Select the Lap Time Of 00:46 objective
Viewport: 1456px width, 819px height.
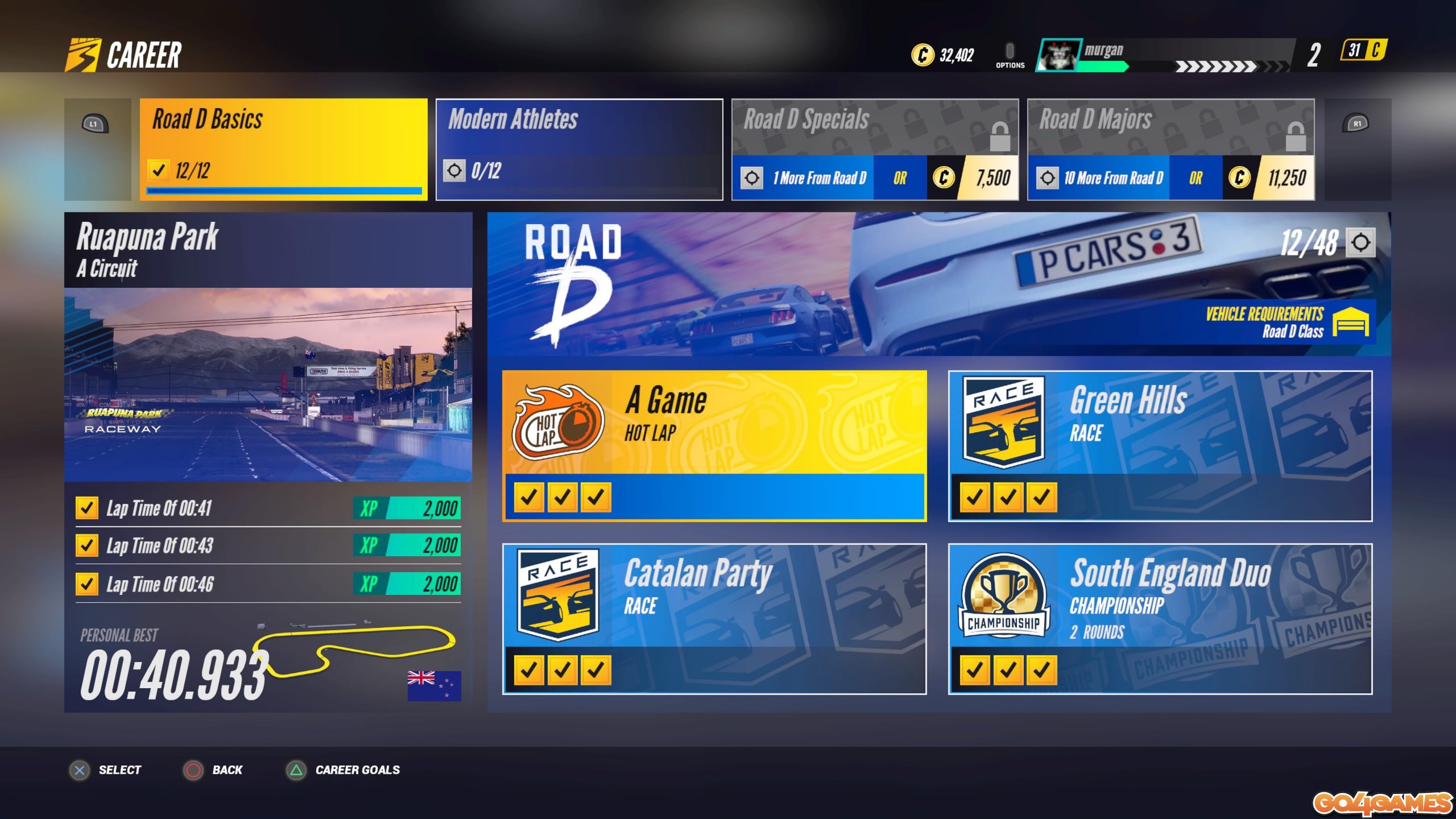(268, 584)
